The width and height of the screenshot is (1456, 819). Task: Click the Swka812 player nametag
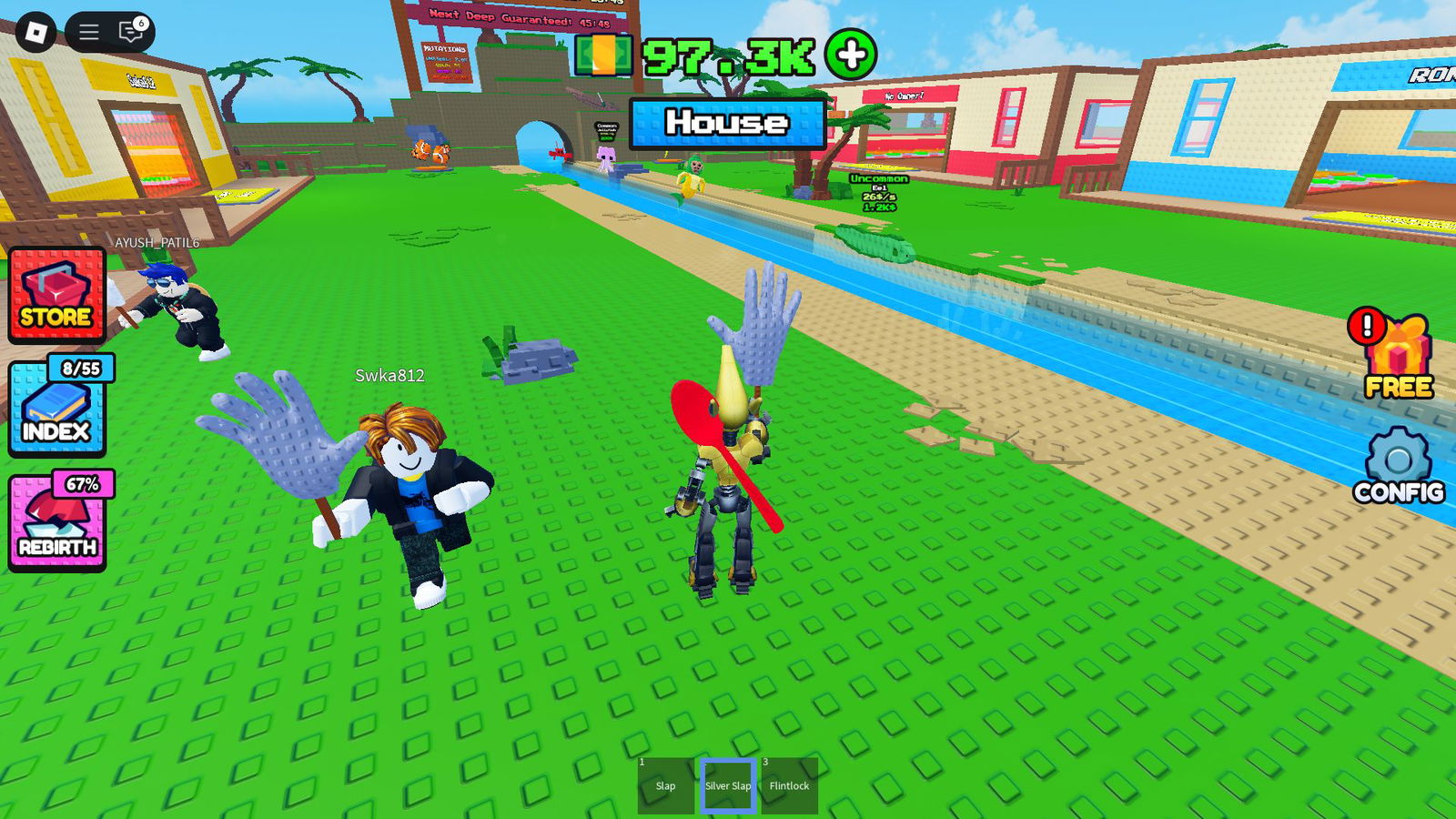click(x=391, y=377)
